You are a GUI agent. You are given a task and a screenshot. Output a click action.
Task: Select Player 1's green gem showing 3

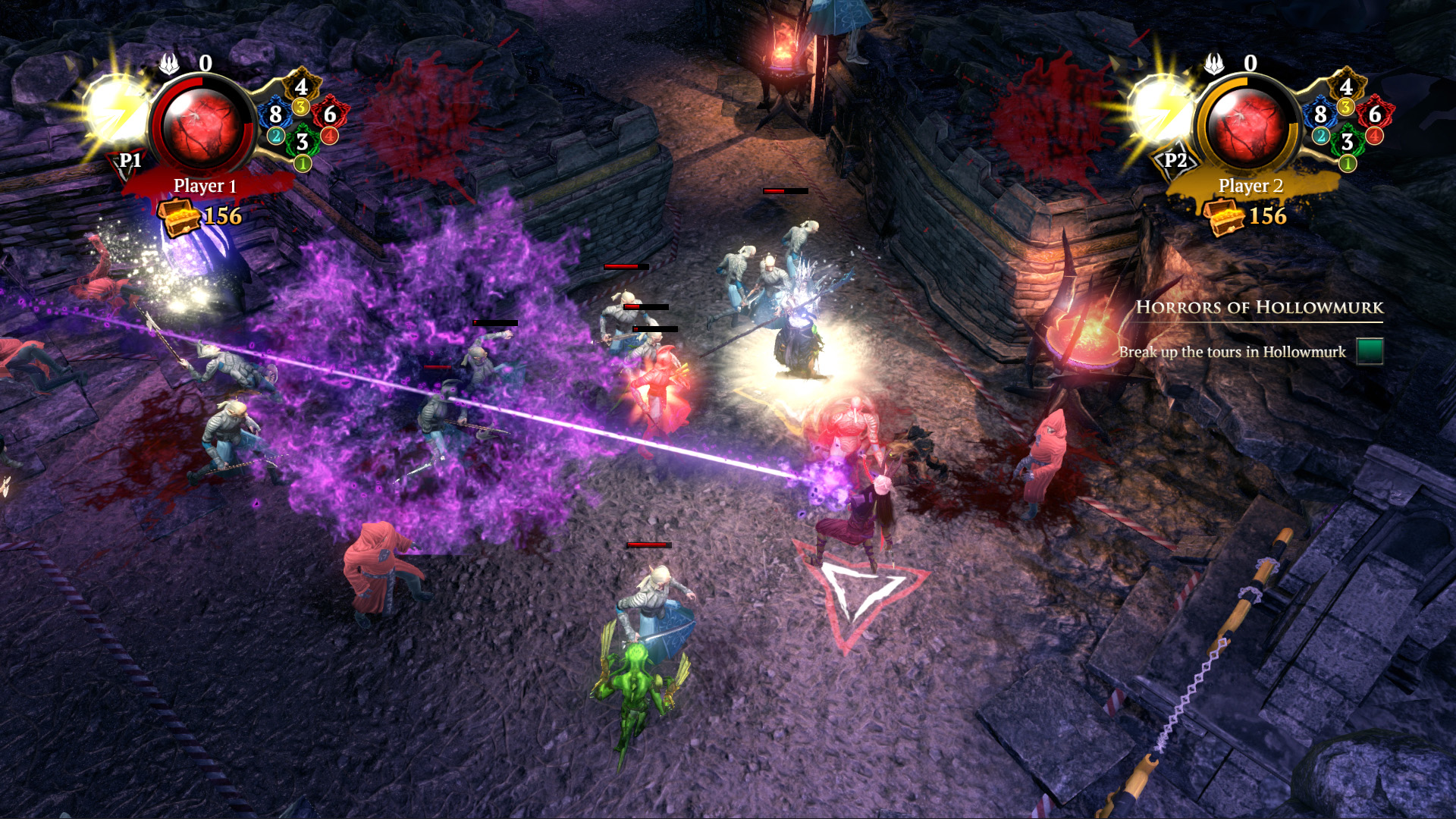point(302,141)
